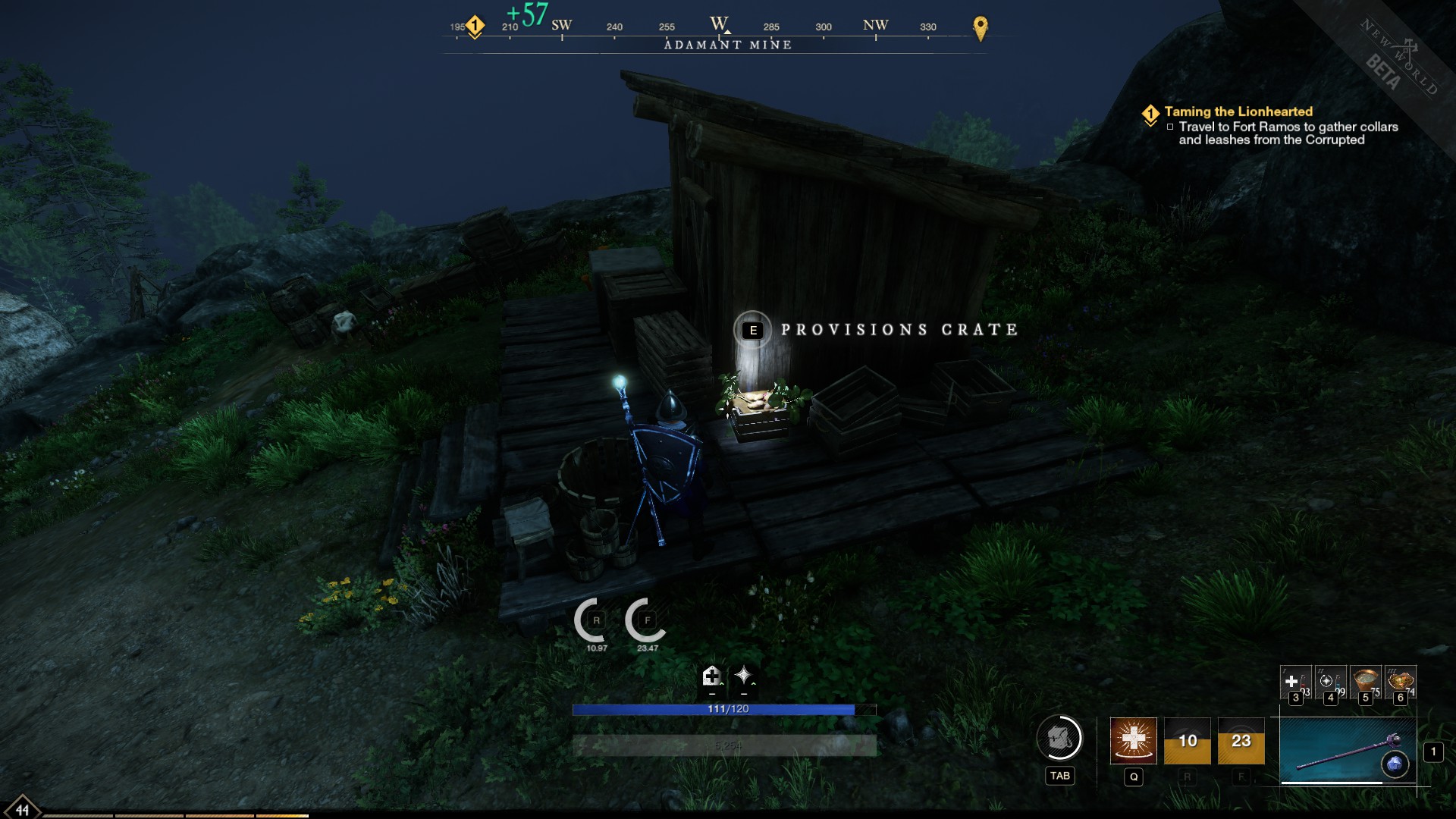Click the food ration in slot 6

pos(1401,680)
